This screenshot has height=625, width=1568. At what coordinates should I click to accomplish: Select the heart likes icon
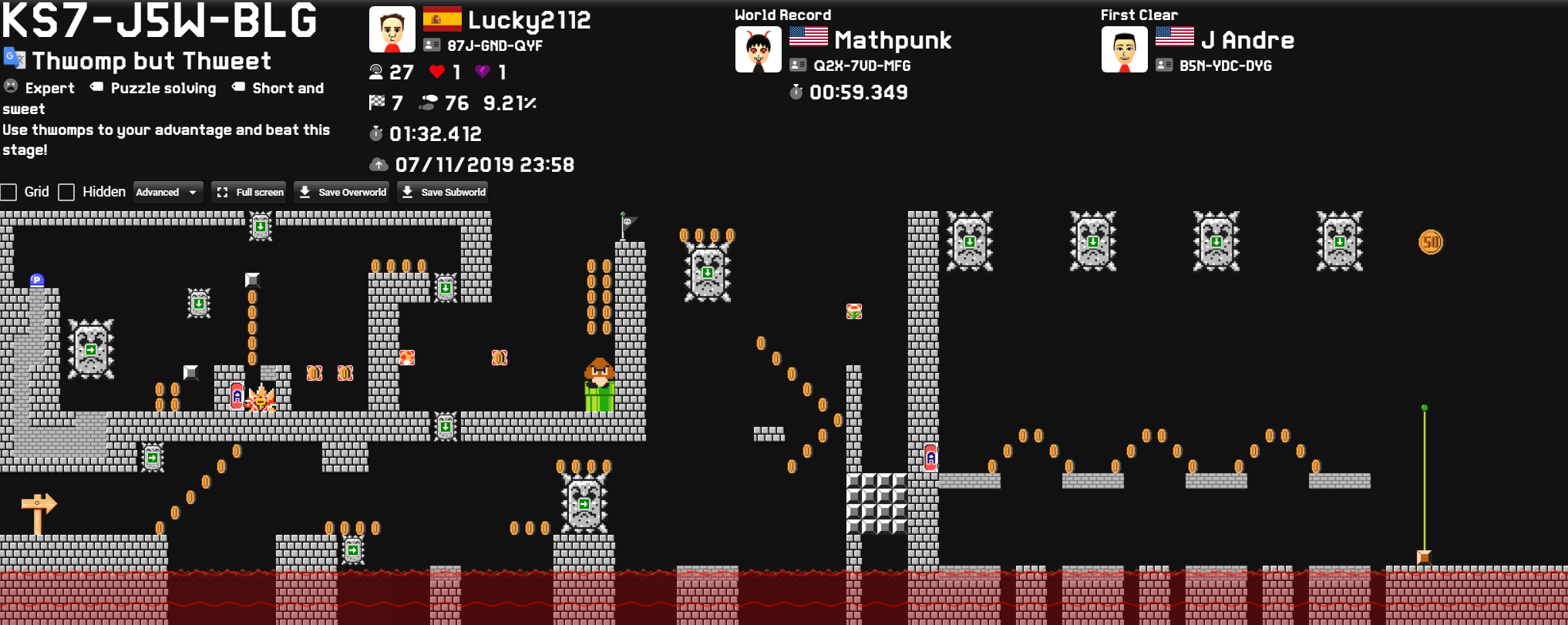point(436,72)
